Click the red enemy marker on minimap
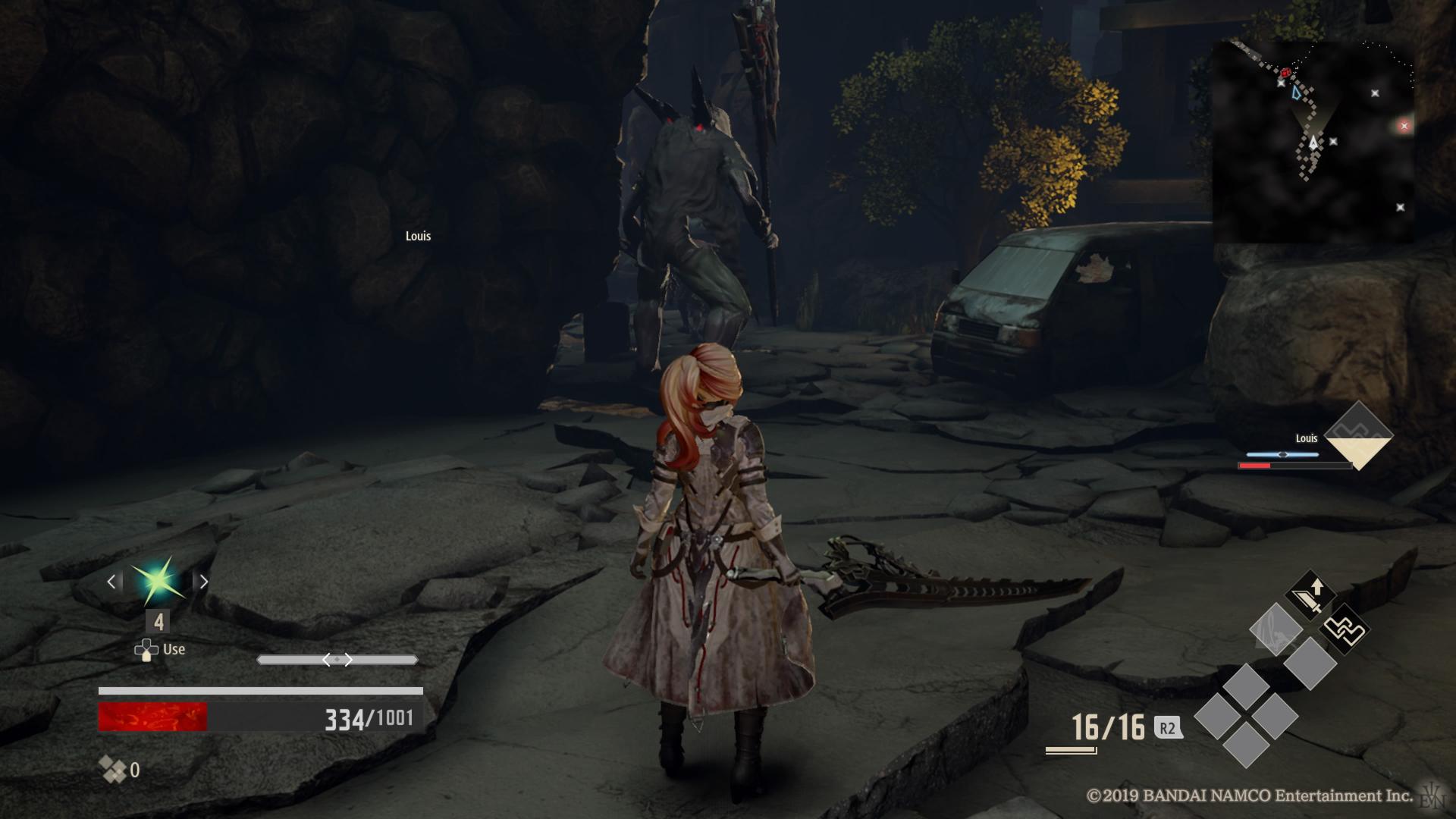The height and width of the screenshot is (819, 1456). (x=1286, y=73)
